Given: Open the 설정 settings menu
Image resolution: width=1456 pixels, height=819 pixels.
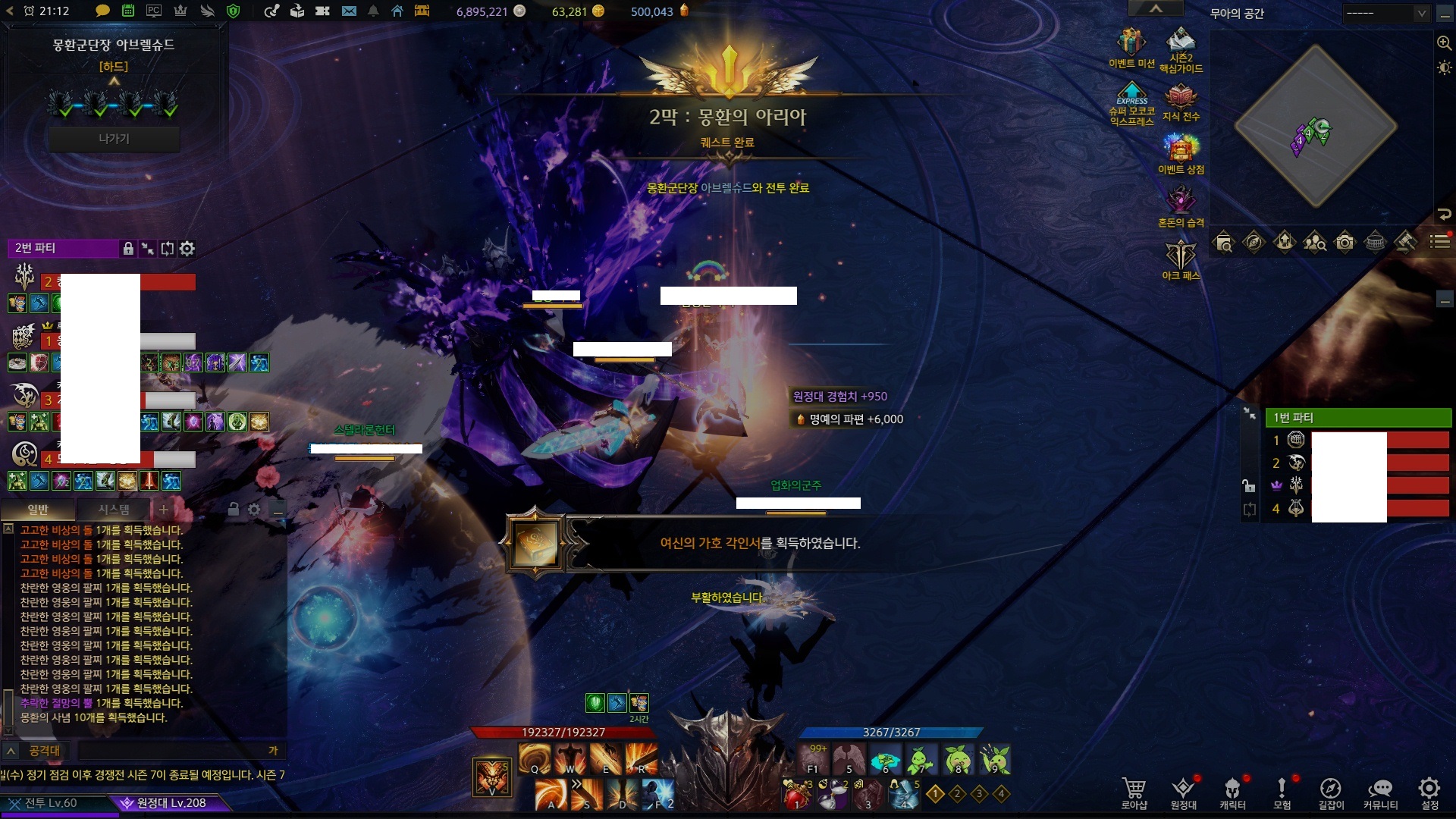Looking at the screenshot, I should pyautogui.click(x=1429, y=792).
